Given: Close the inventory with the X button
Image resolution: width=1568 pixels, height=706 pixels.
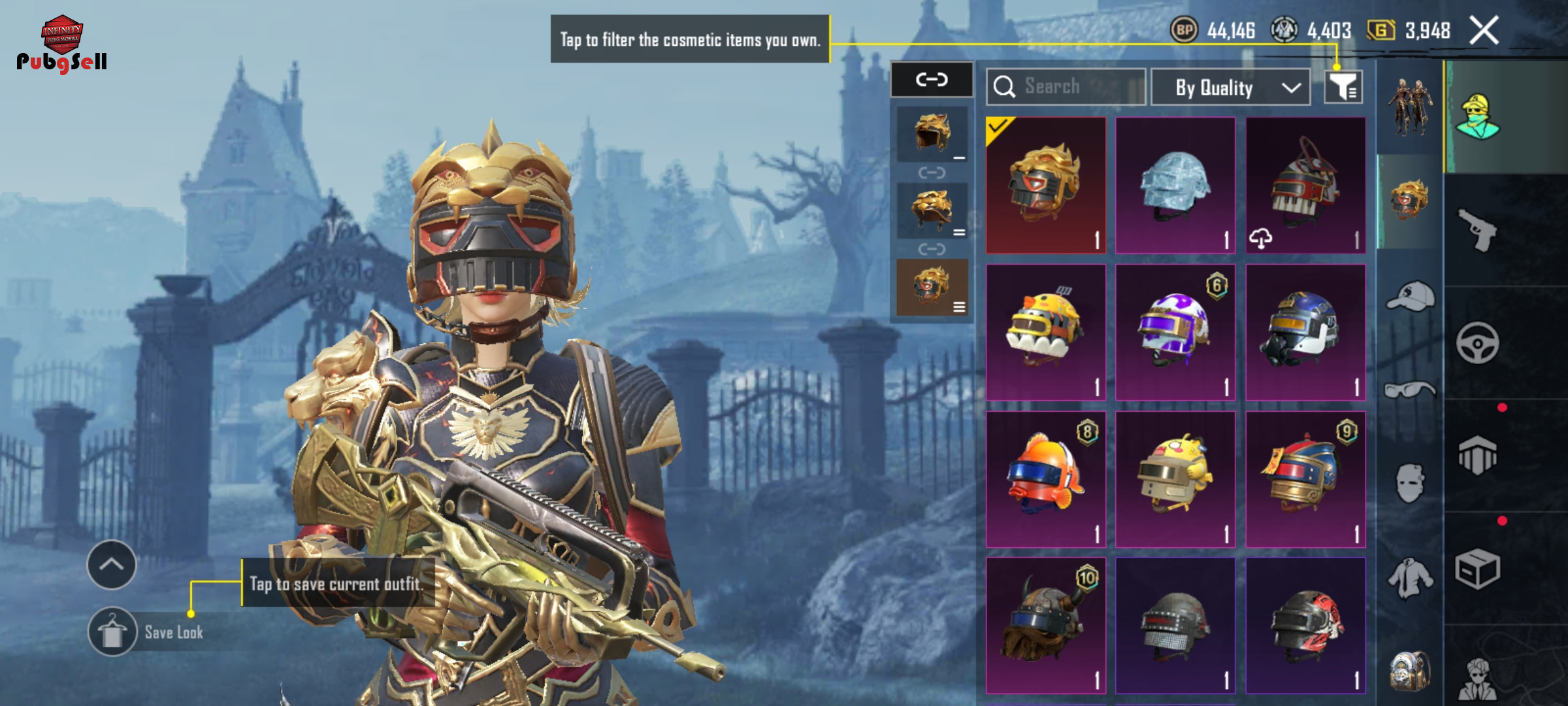Looking at the screenshot, I should 1484,31.
